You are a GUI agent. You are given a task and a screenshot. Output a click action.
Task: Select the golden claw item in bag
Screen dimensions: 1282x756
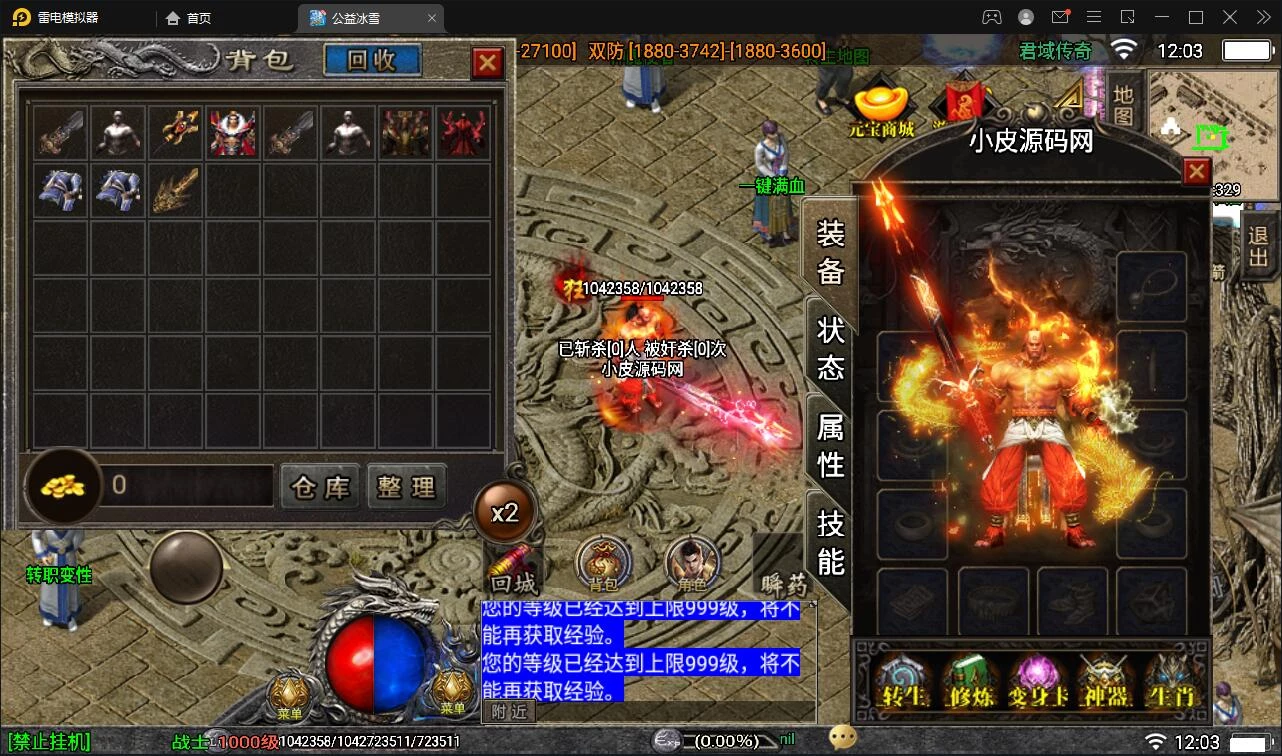coord(176,190)
